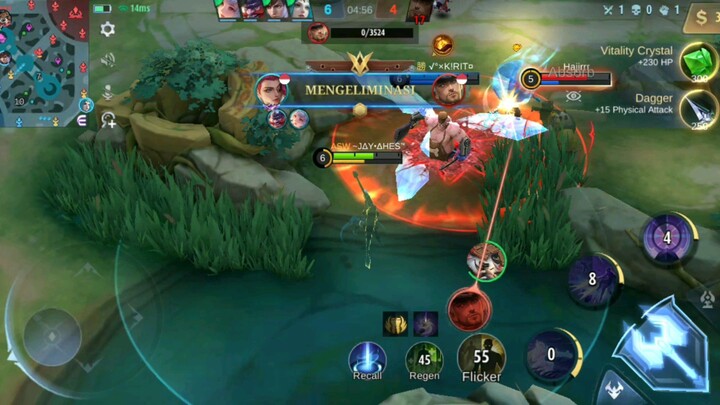Open the quick chat icon below the microphone
The image size is (720, 405).
pos(107,120)
